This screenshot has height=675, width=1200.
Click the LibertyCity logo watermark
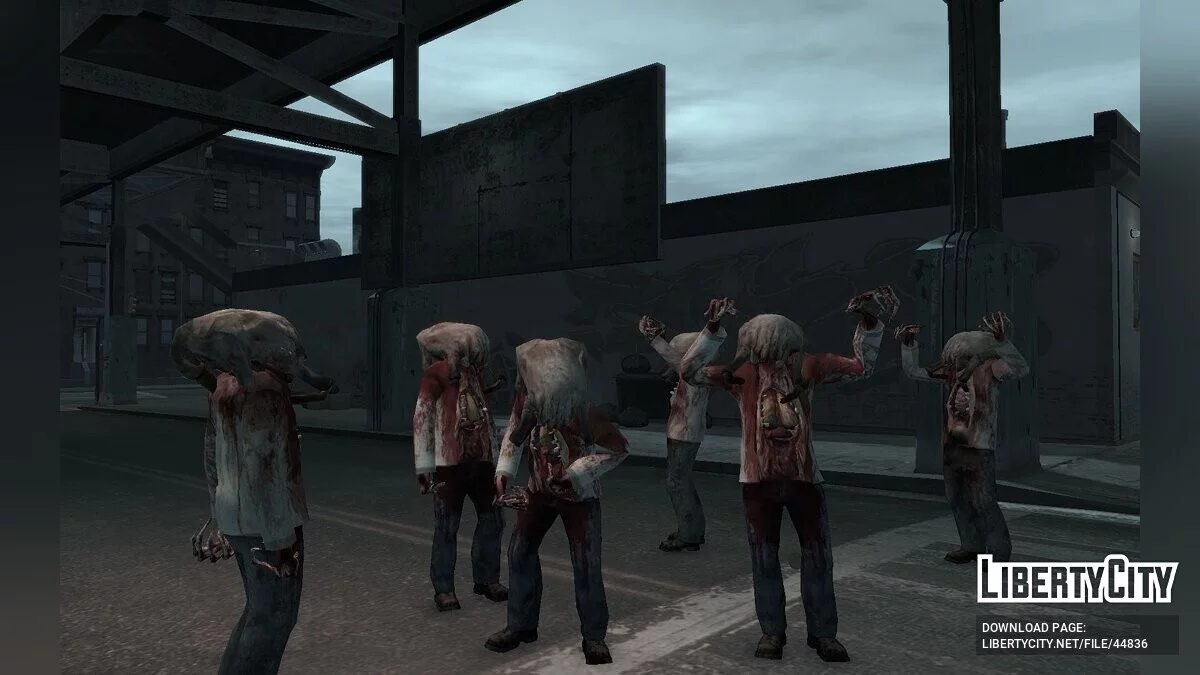1077,579
